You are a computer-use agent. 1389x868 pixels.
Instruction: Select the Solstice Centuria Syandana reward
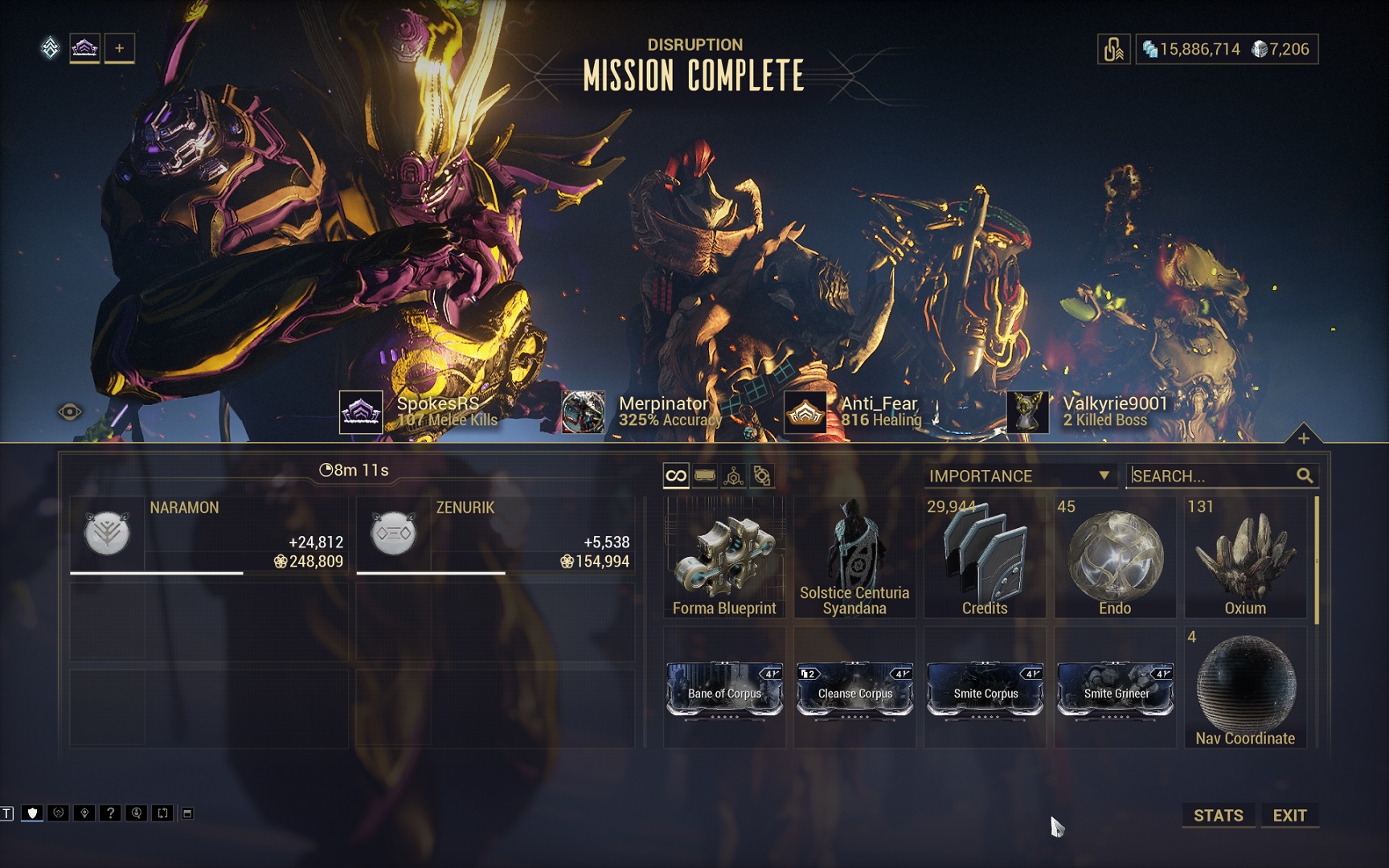click(854, 557)
